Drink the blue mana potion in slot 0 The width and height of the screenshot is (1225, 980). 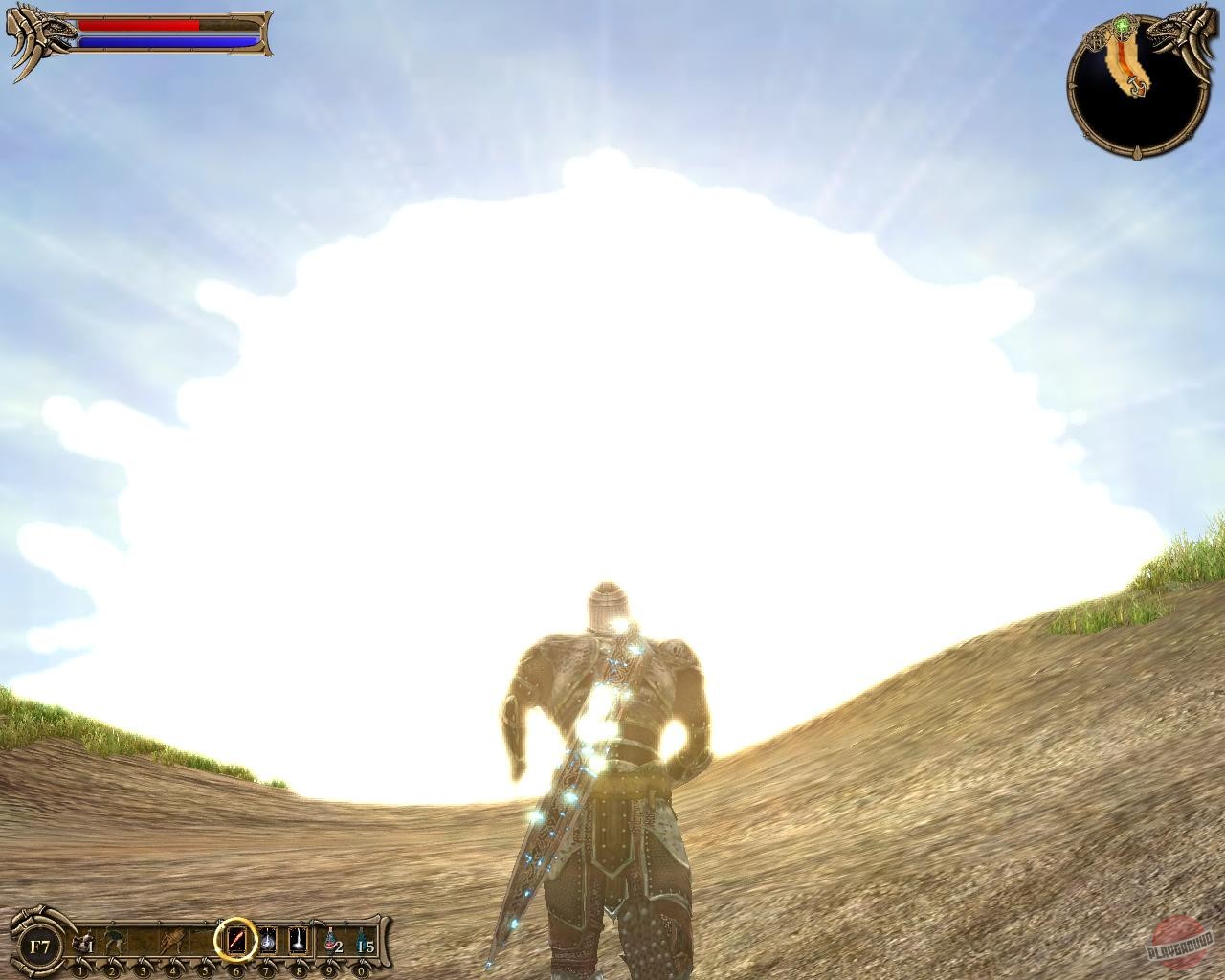[361, 941]
